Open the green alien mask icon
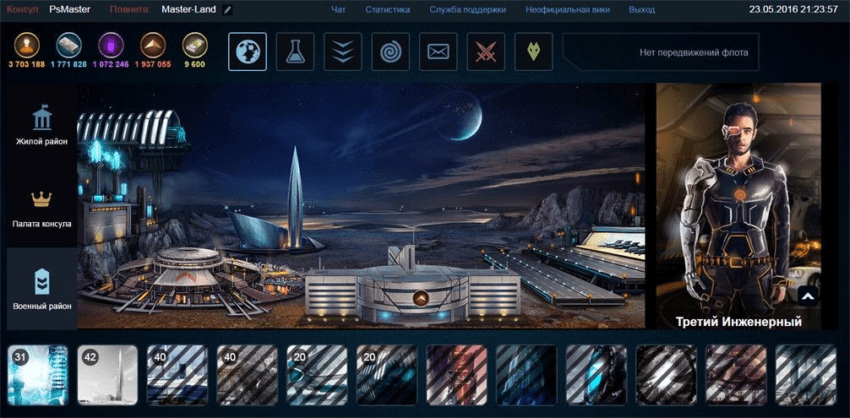Viewport: 850px width, 418px height. [x=534, y=52]
